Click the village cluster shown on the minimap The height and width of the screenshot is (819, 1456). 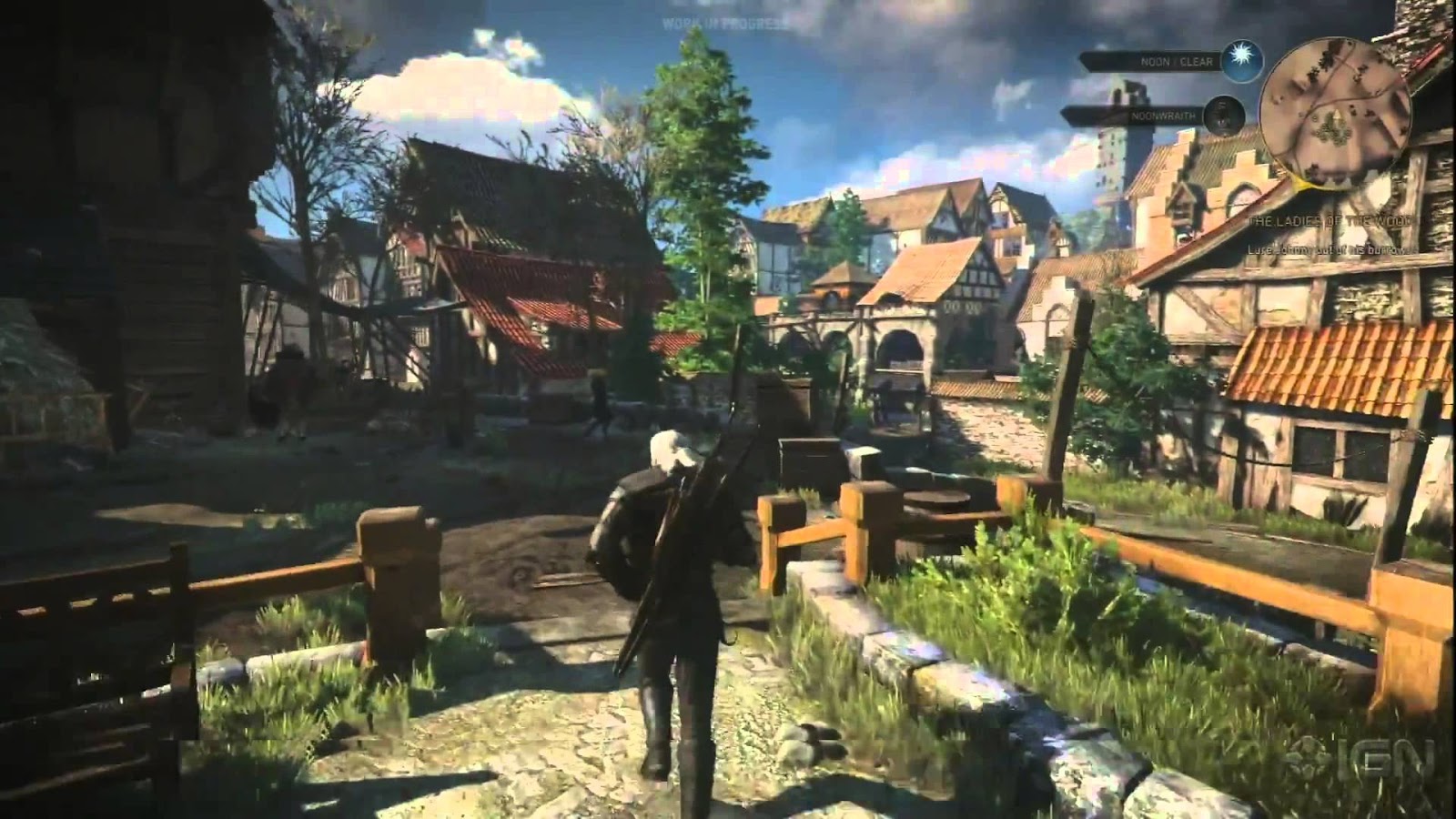pyautogui.click(x=1334, y=131)
